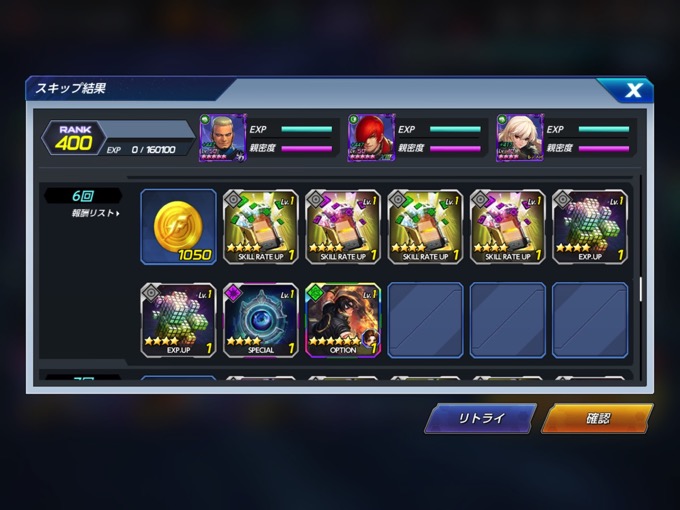Choose the blonde female fighter portrait
Image resolution: width=680 pixels, height=510 pixels.
pyautogui.click(x=519, y=138)
